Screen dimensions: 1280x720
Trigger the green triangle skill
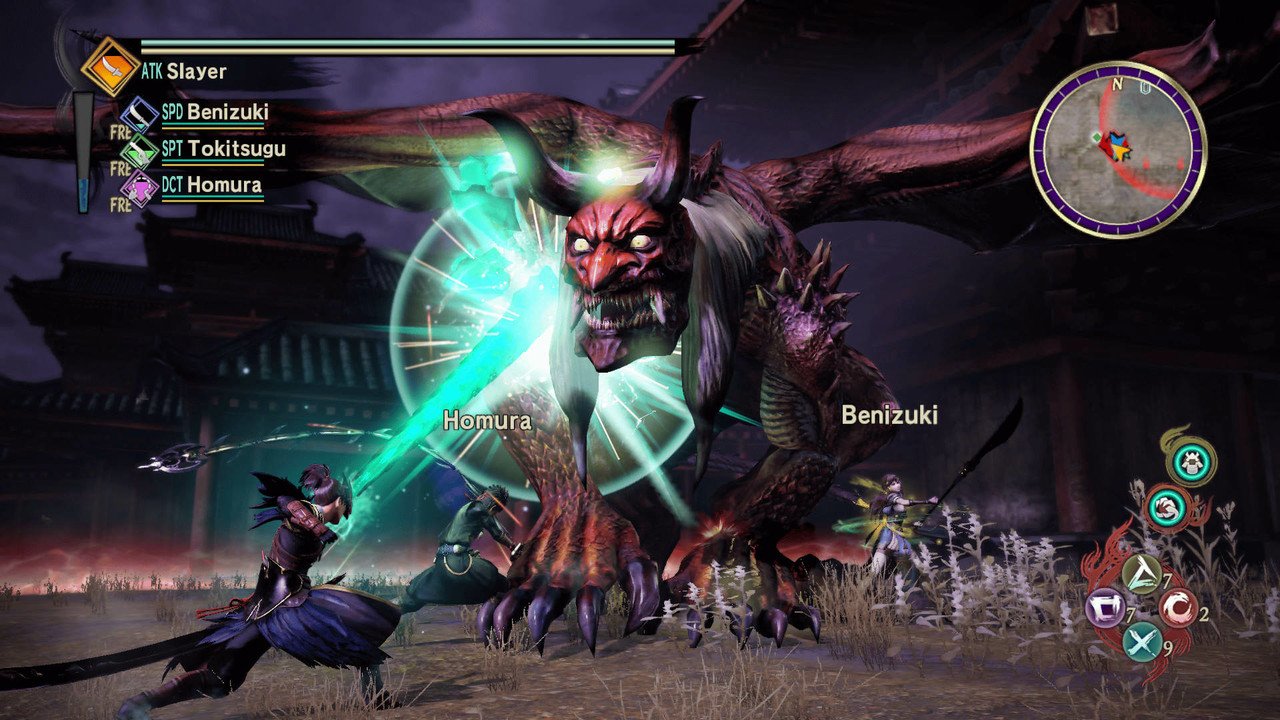pos(1141,573)
